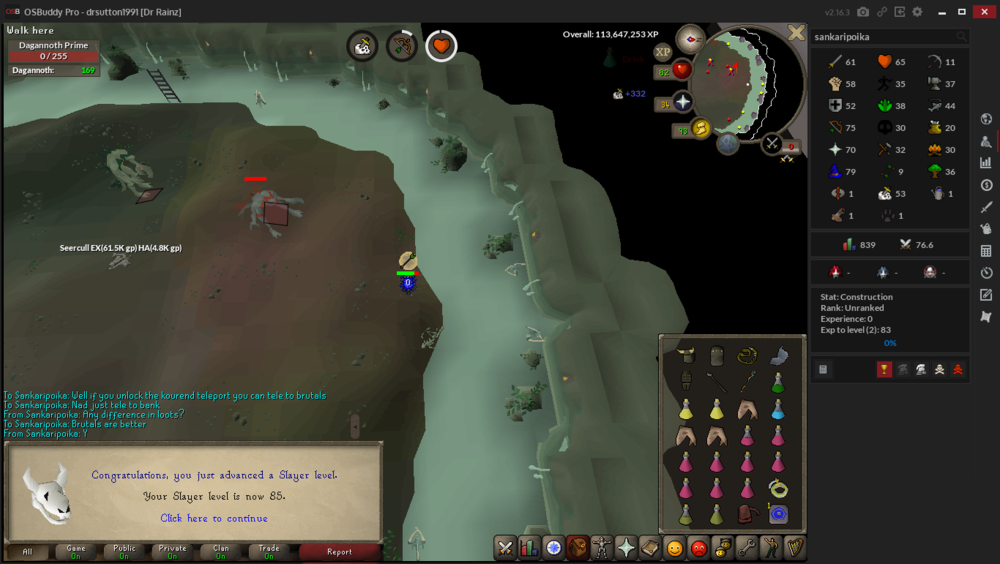Toggle the XP drops button
1000x564 pixels.
pyautogui.click(x=662, y=52)
